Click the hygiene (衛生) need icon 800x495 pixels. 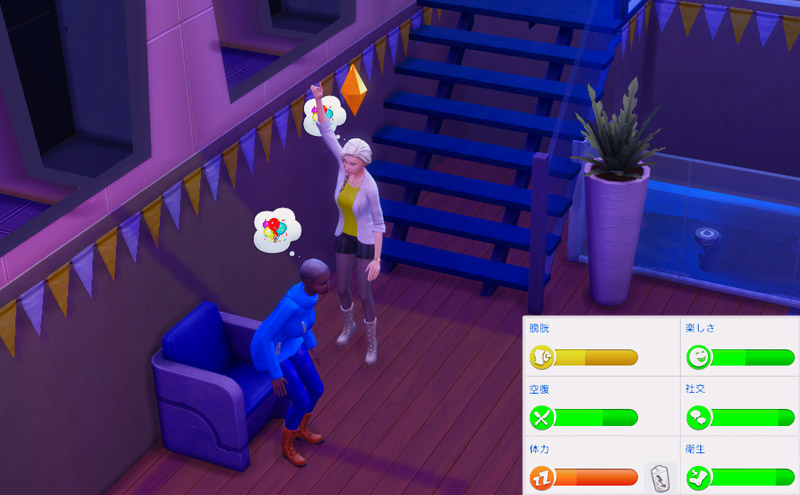[x=698, y=477]
